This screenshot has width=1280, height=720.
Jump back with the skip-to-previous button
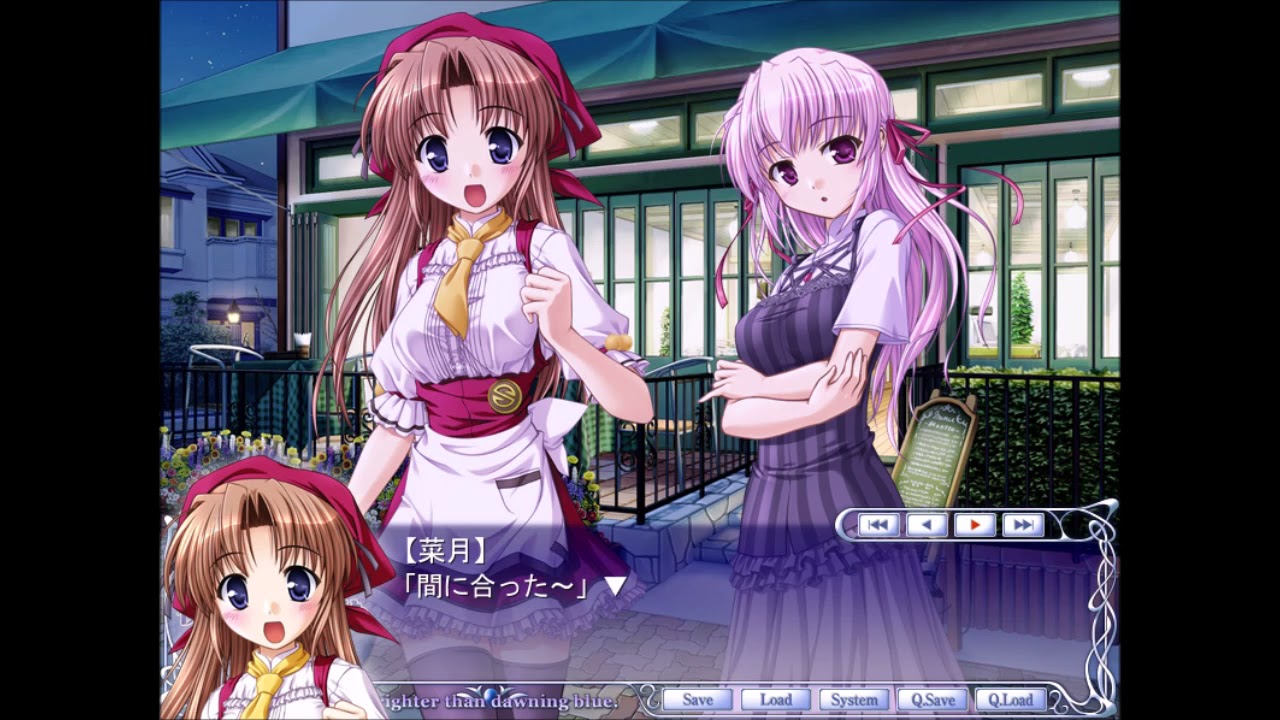pyautogui.click(x=878, y=524)
